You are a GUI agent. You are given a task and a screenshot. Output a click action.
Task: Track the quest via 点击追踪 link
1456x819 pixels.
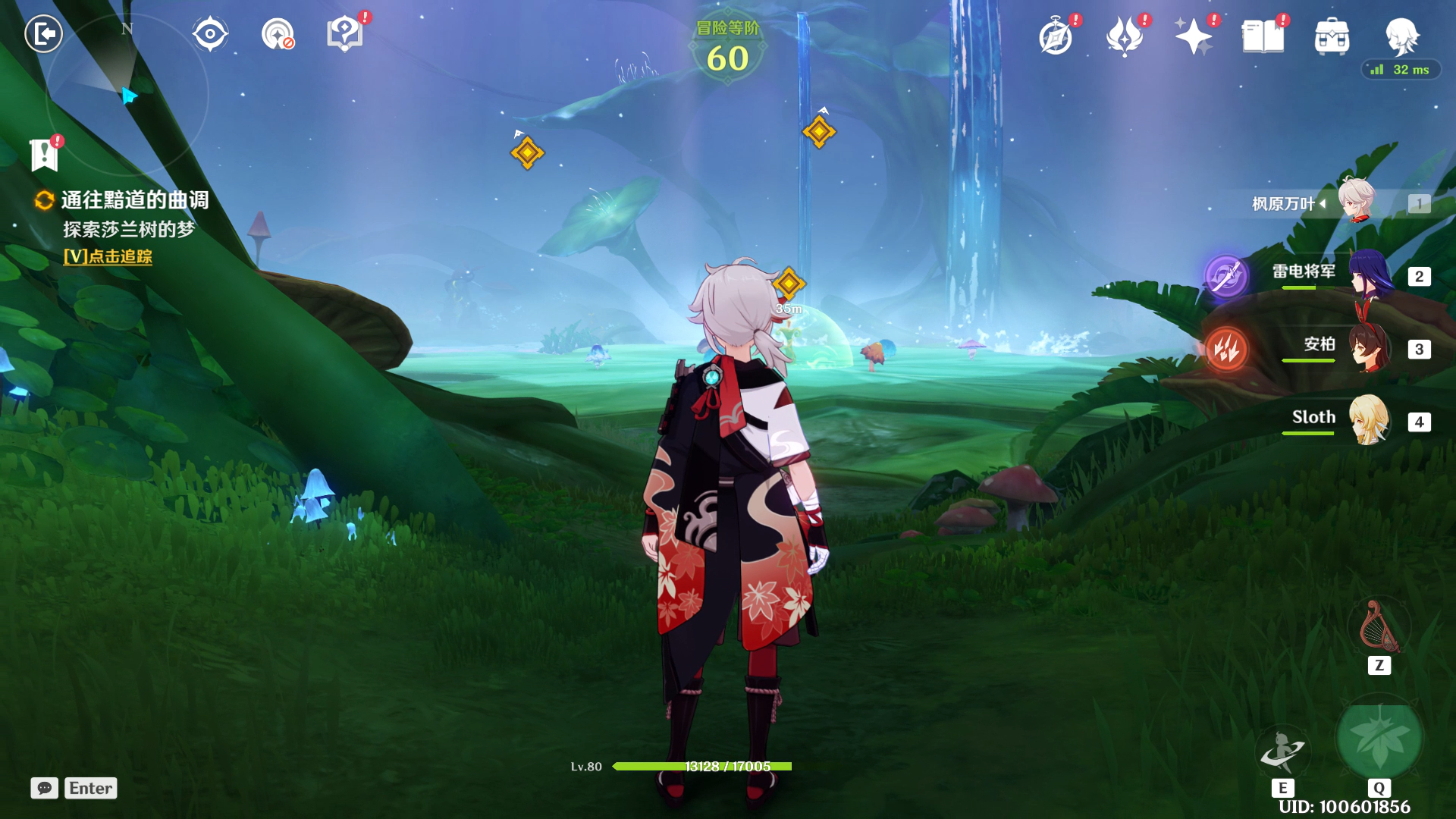click(108, 257)
